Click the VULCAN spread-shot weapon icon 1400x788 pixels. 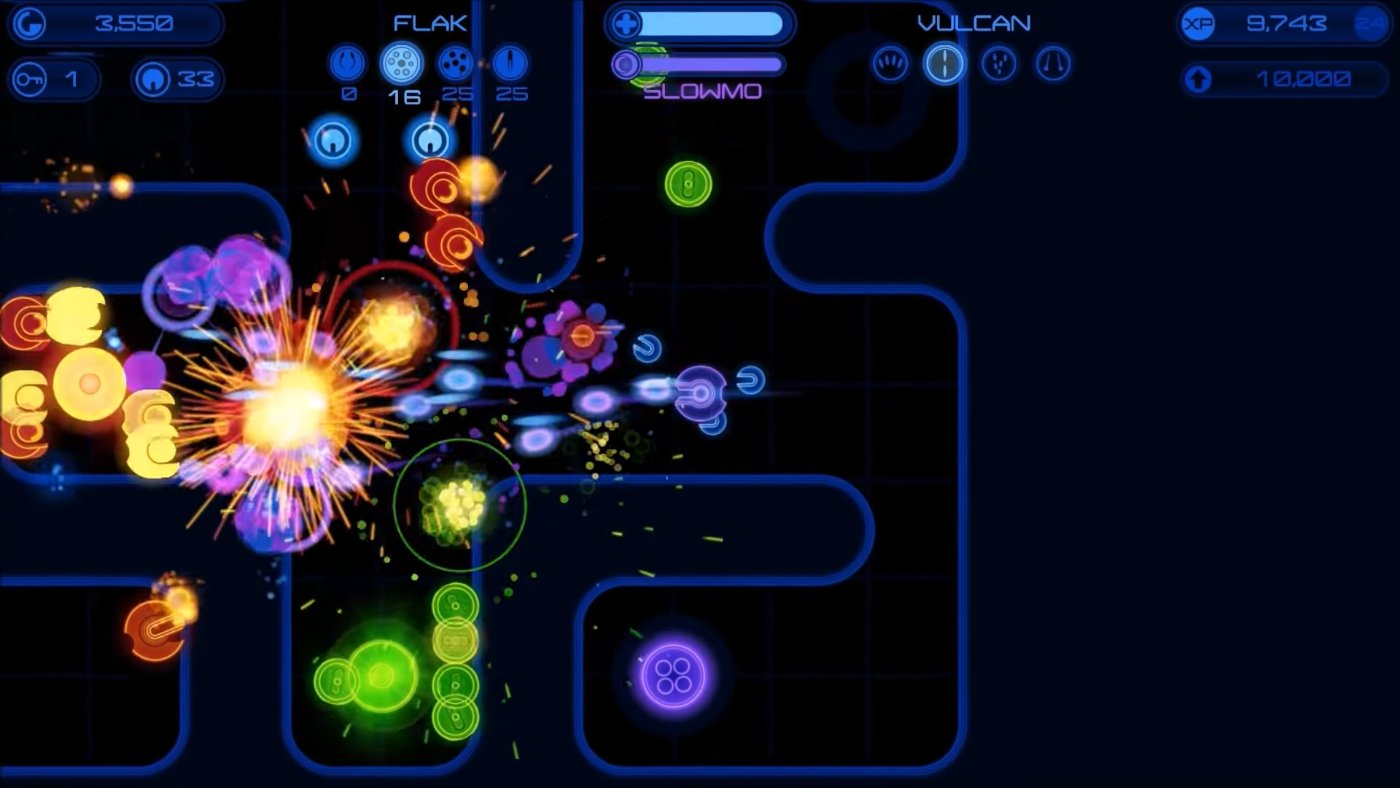pos(997,63)
